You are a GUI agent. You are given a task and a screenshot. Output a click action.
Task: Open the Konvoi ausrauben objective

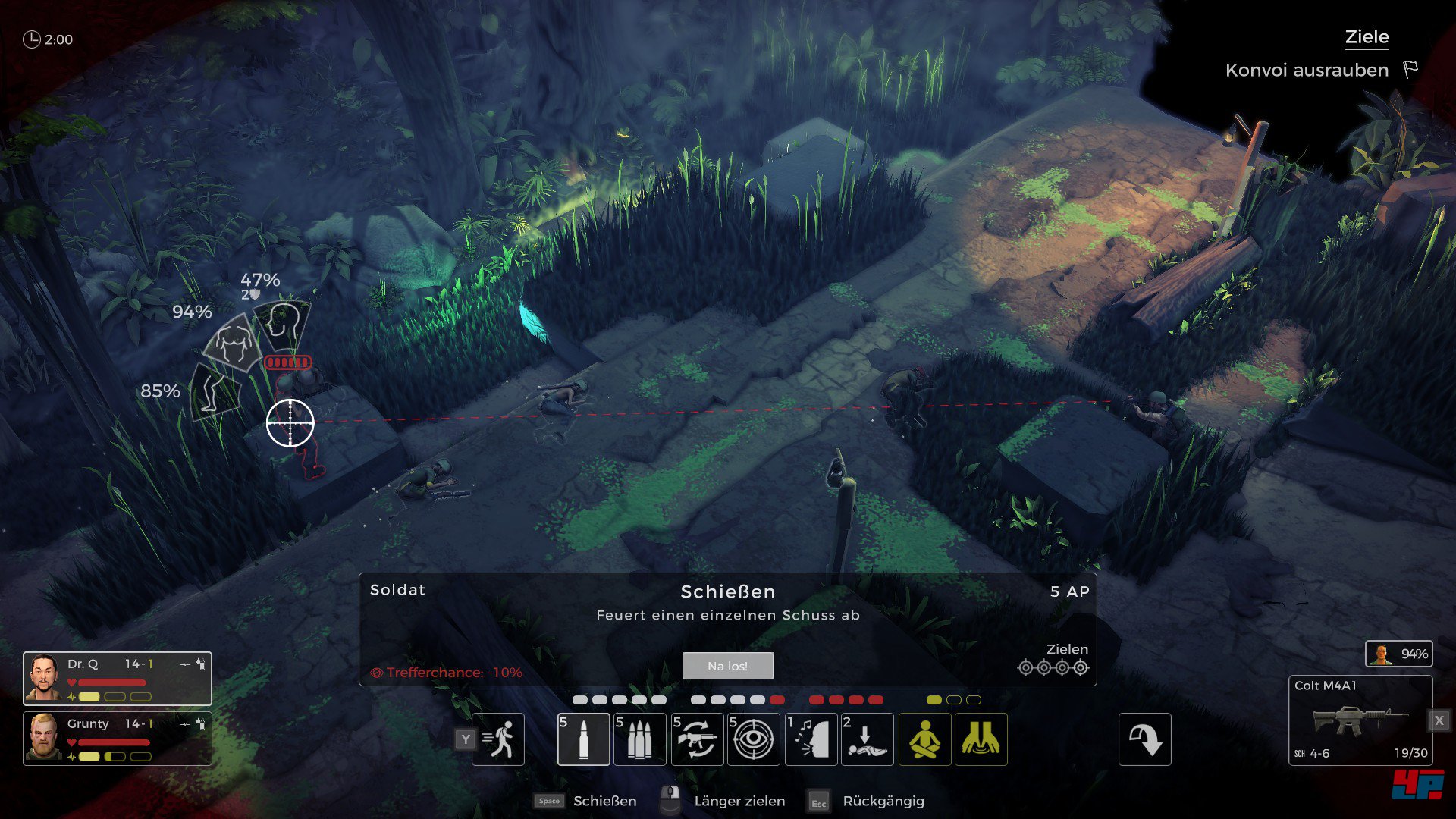[1307, 71]
